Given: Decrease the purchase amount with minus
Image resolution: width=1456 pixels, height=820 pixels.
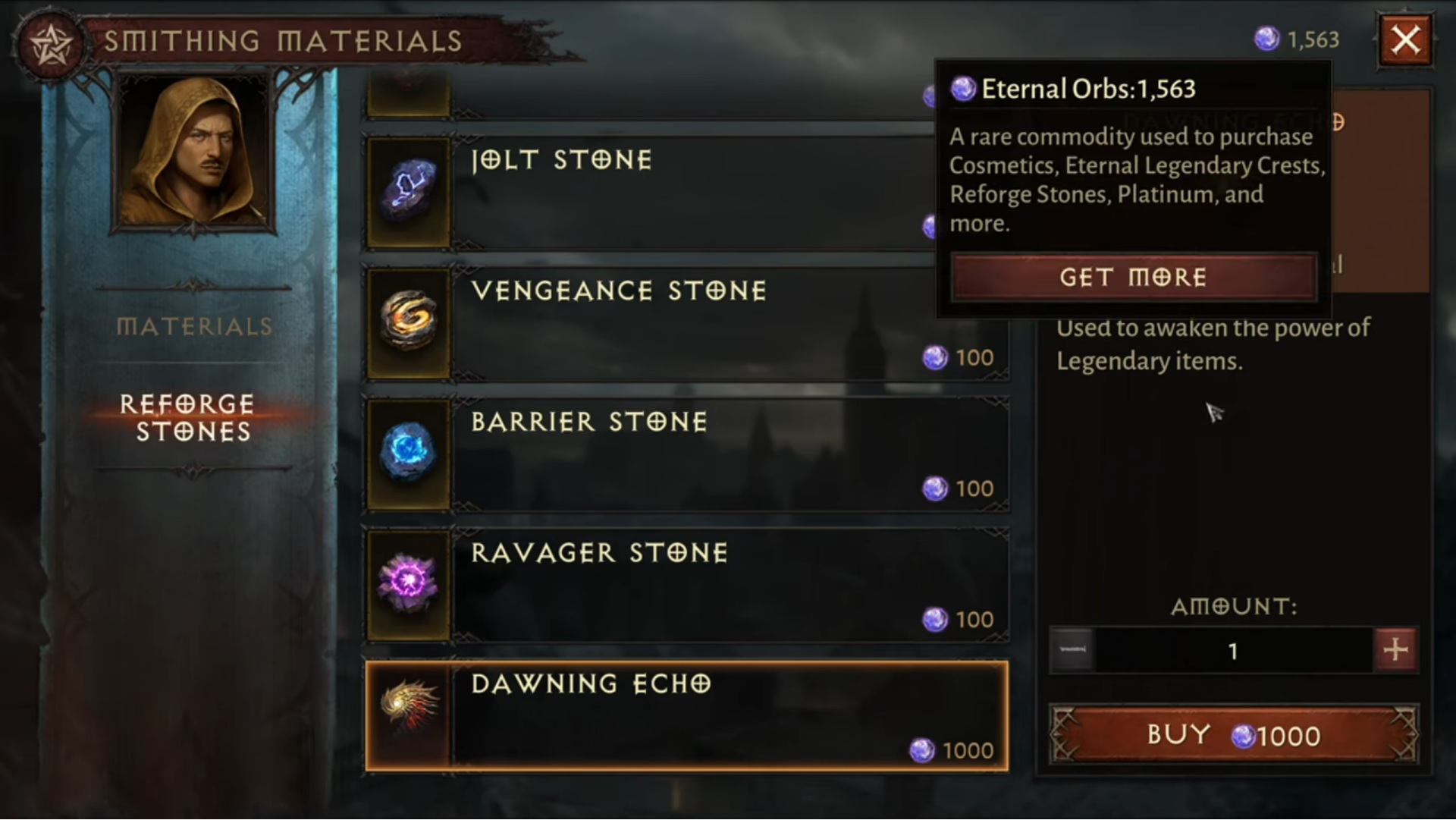Looking at the screenshot, I should click(1072, 650).
